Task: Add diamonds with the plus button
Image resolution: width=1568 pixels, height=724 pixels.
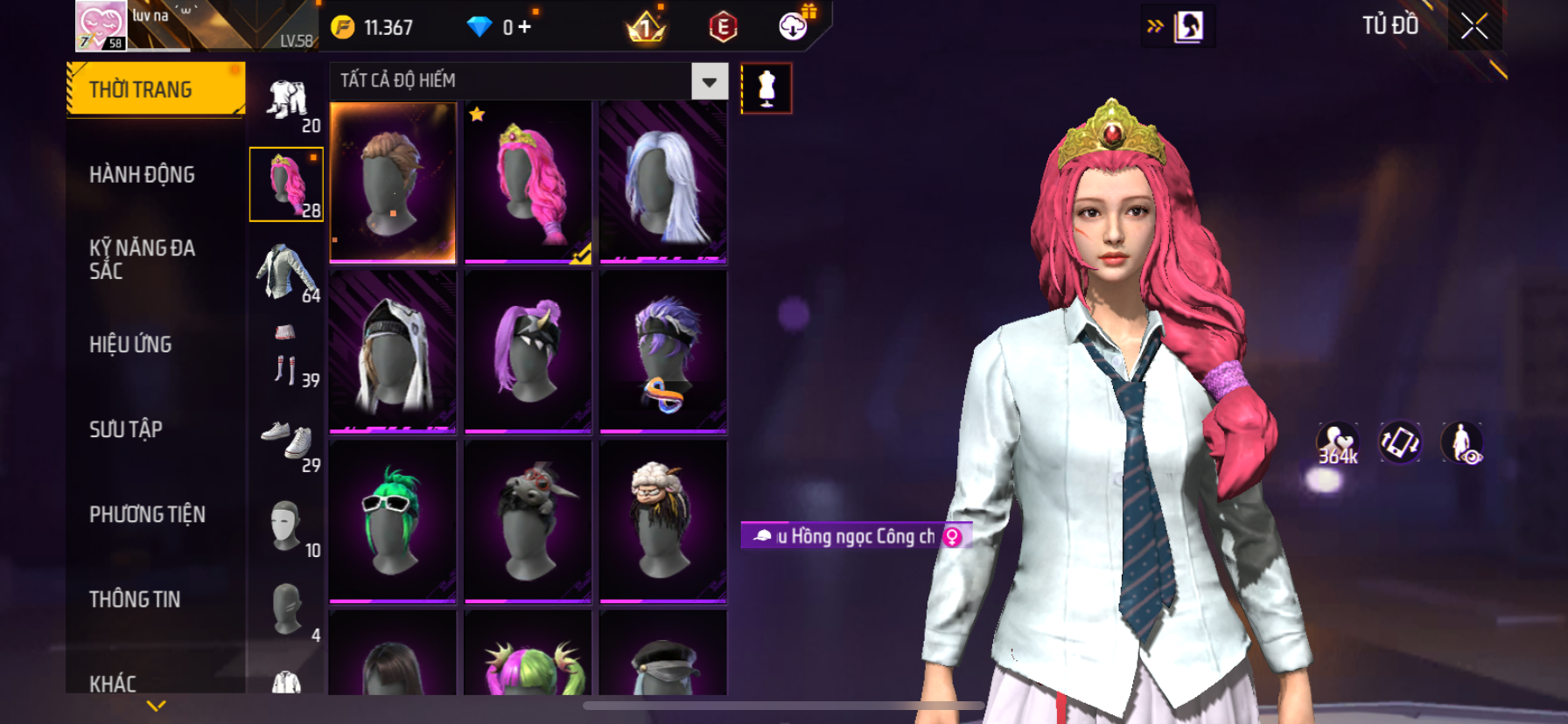Action: pyautogui.click(x=524, y=27)
